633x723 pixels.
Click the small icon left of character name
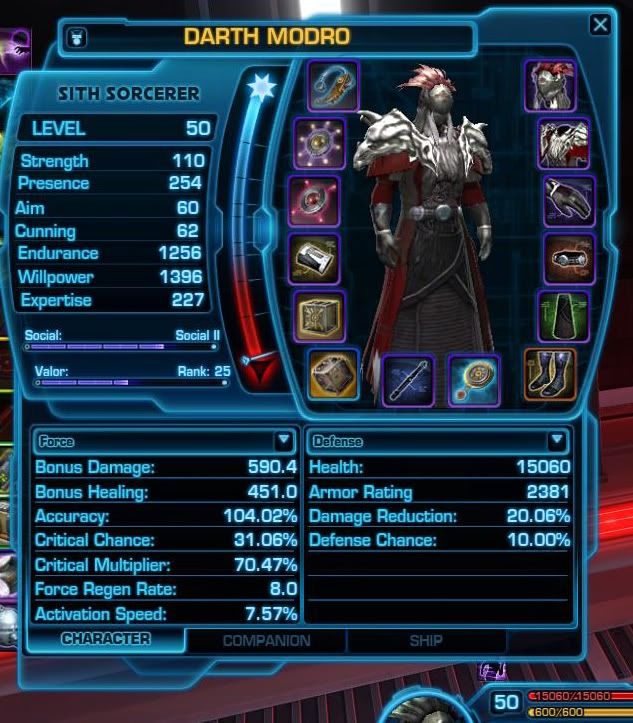click(78, 38)
